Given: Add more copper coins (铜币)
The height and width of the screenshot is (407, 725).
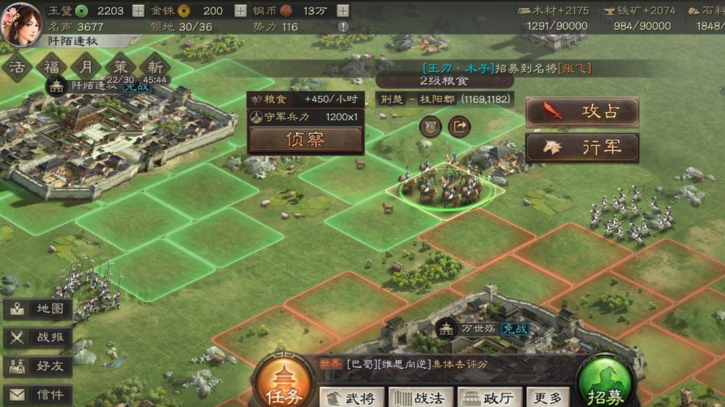Looking at the screenshot, I should coord(343,10).
